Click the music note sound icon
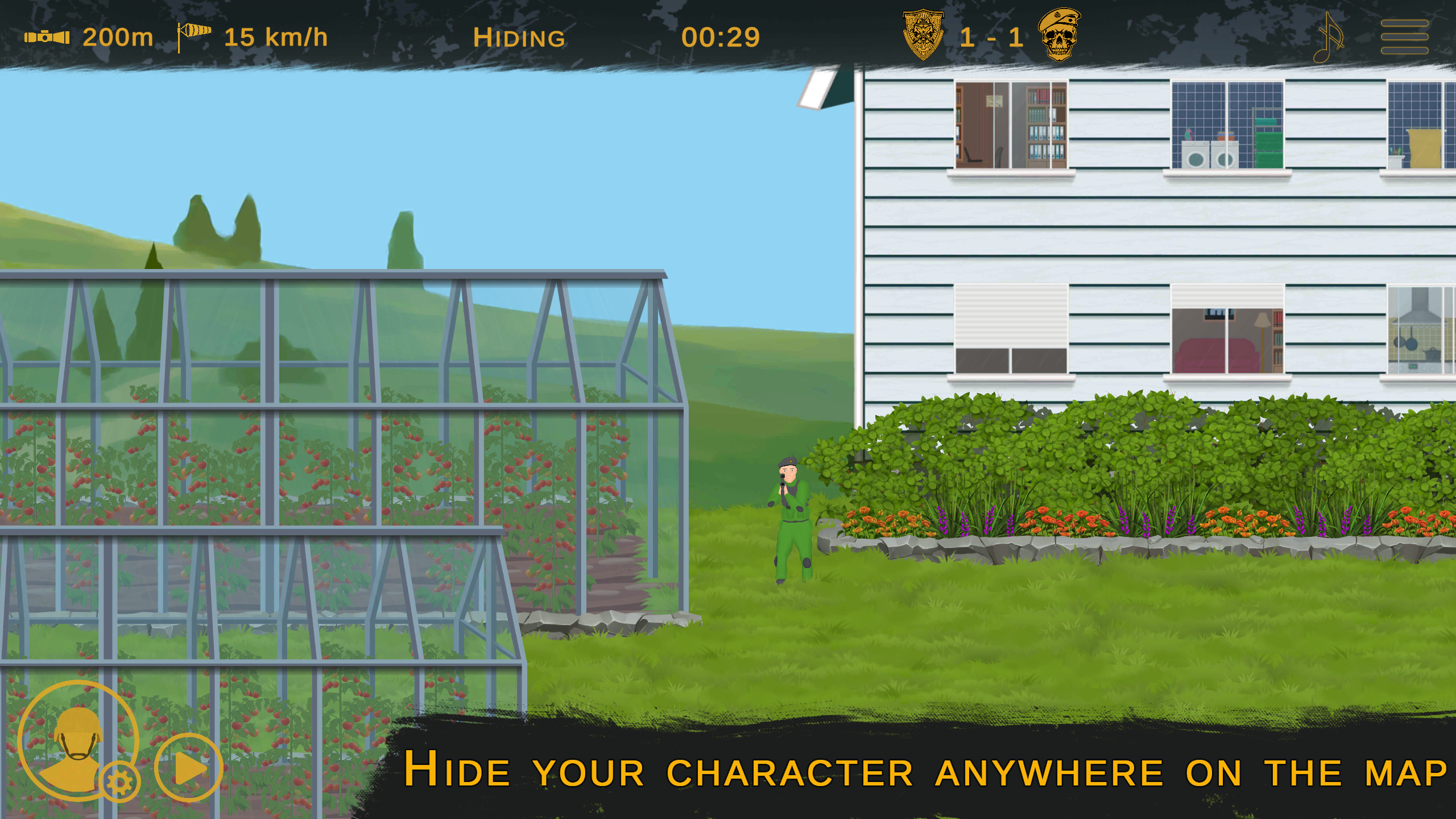Viewport: 1456px width, 819px height. [x=1328, y=36]
